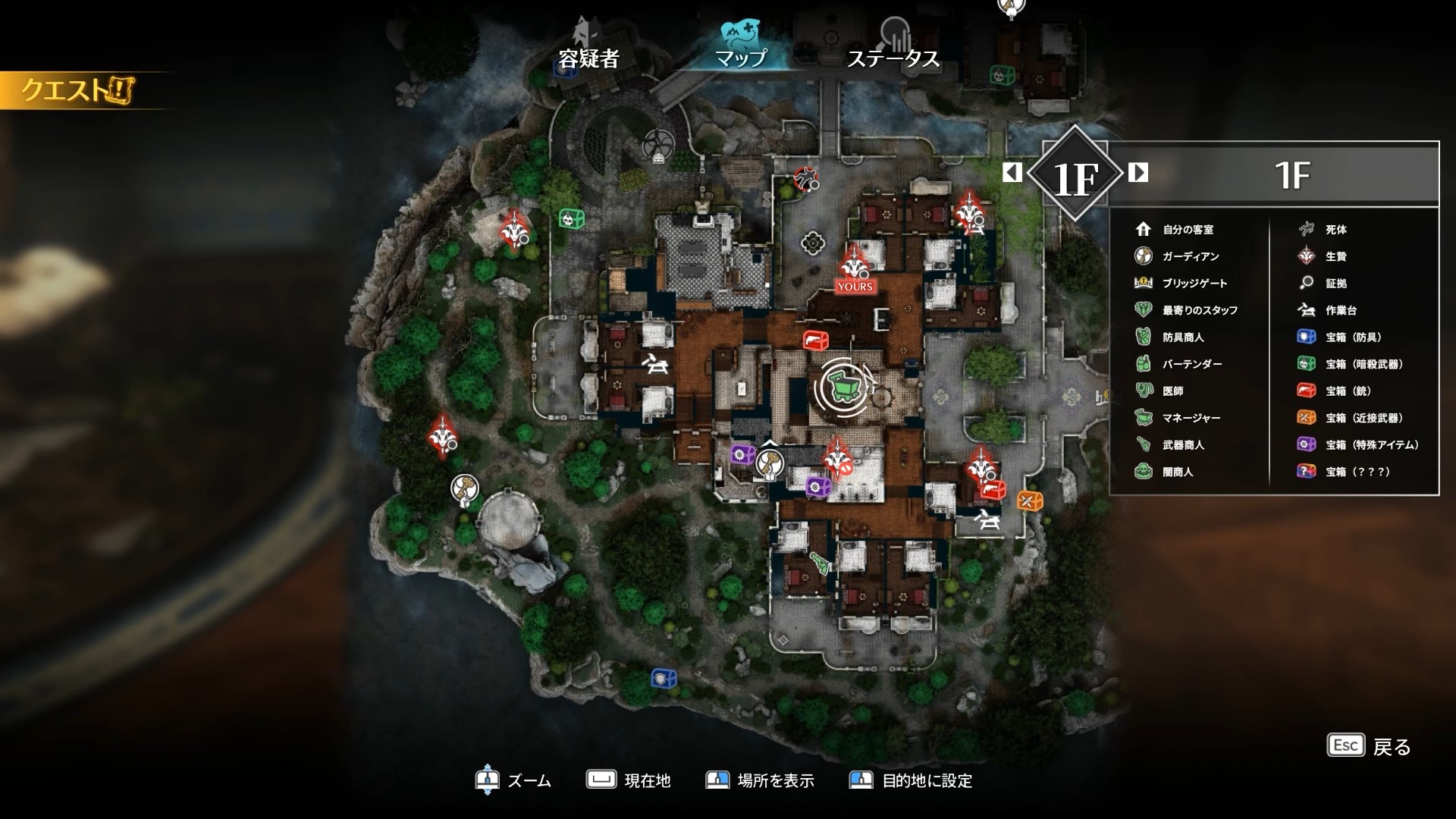Choose the orange melee weapon chest marker
Viewport: 1456px width, 819px height.
[x=1029, y=500]
